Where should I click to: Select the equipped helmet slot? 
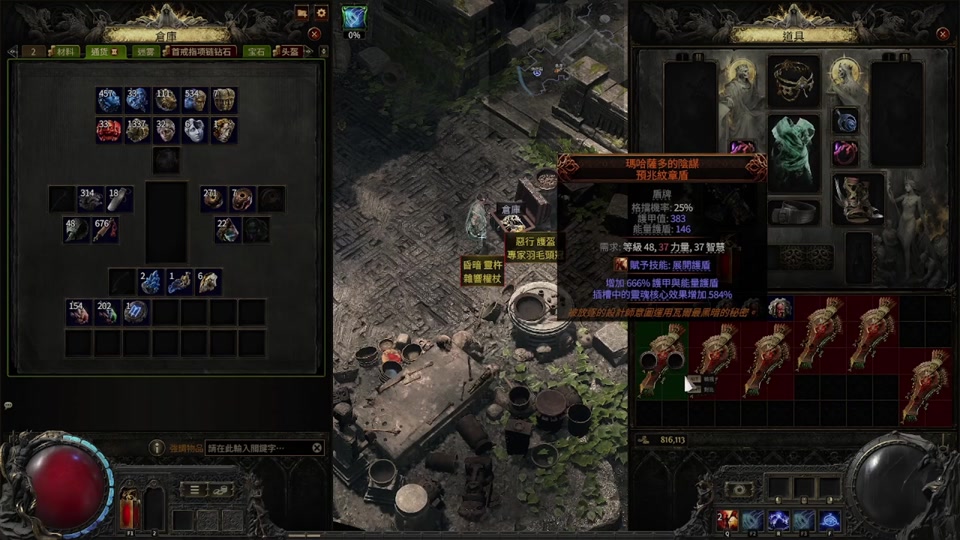tap(794, 82)
